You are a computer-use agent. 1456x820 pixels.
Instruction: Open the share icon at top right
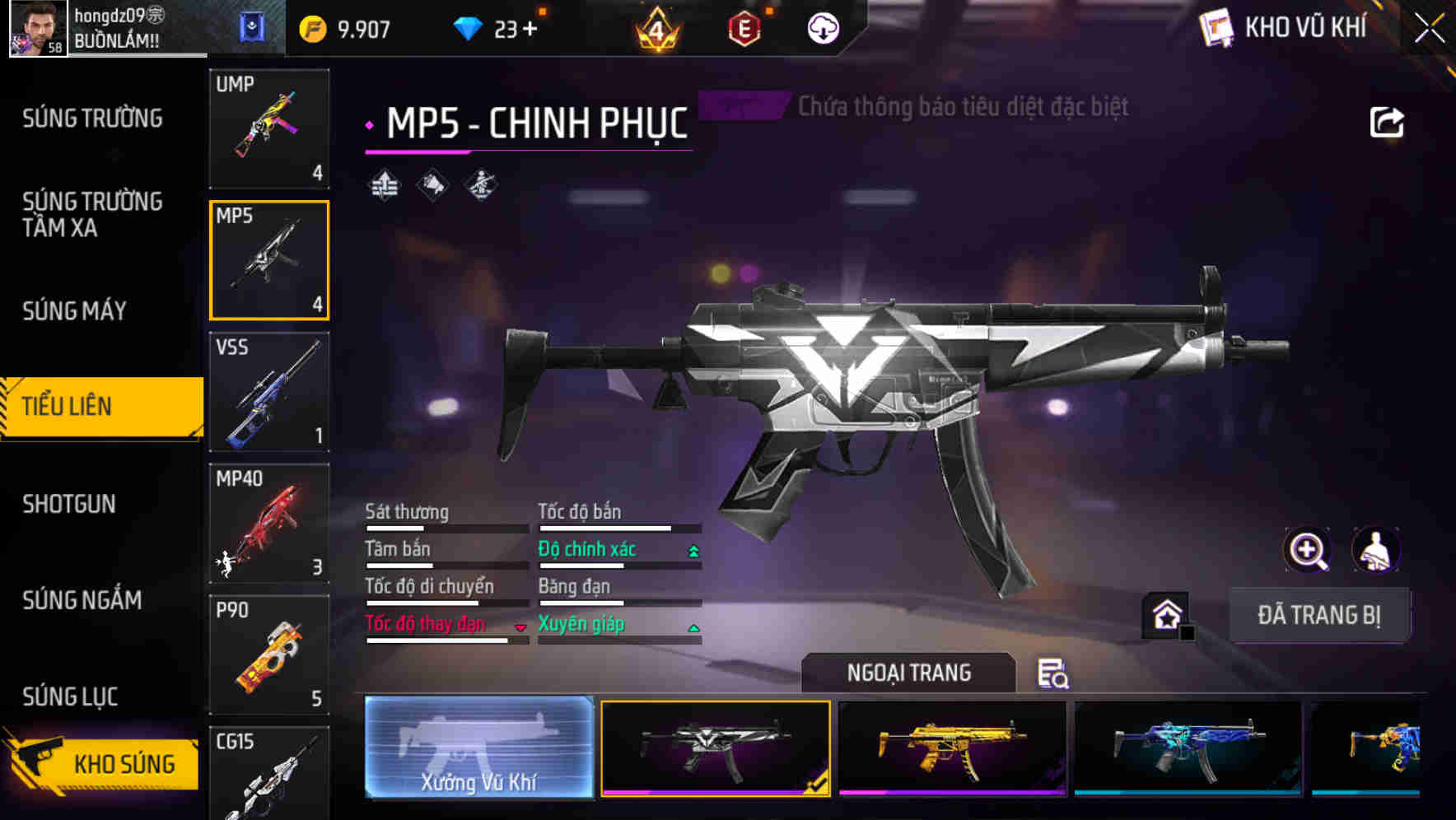(1387, 121)
